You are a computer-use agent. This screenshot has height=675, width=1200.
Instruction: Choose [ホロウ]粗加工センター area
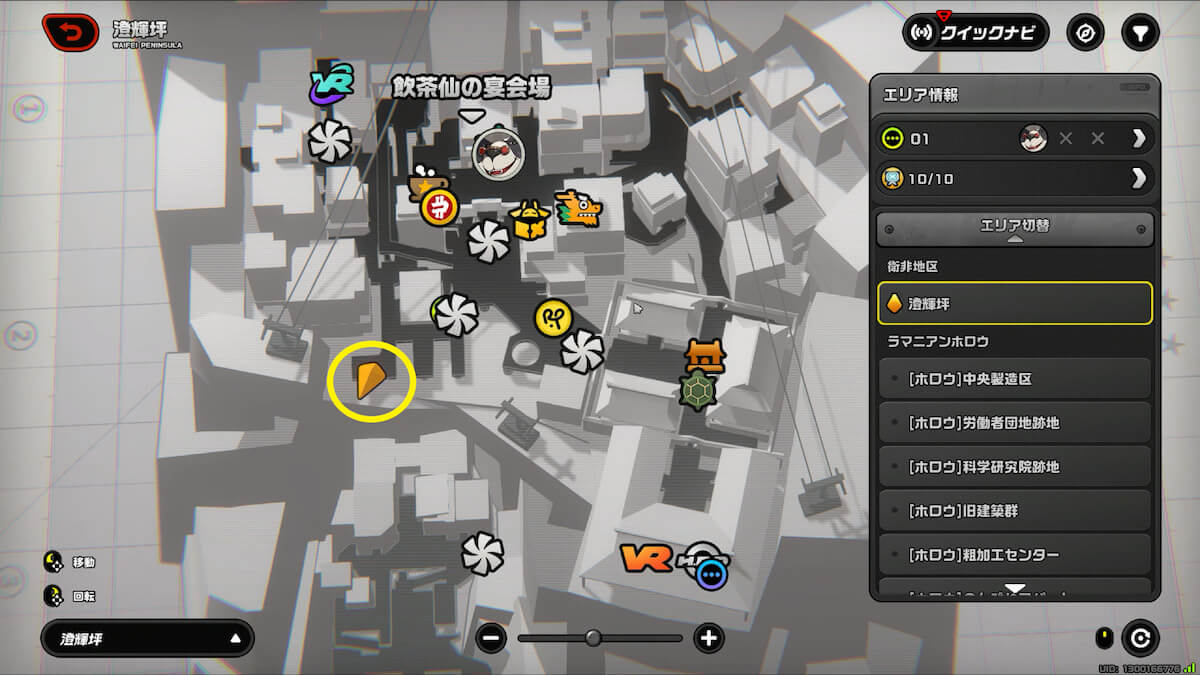click(x=1015, y=554)
